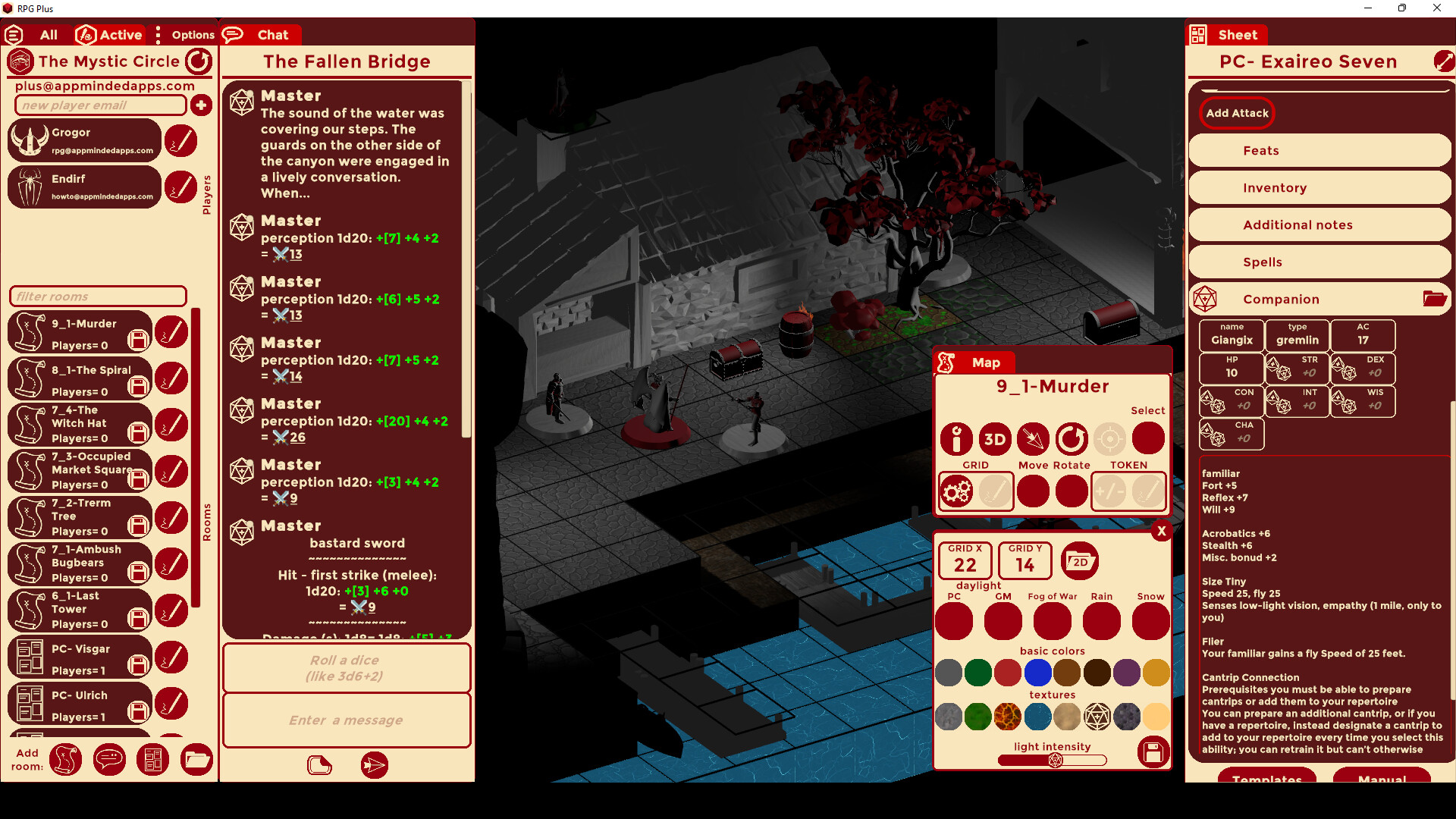Add a character sheet room via sheet icon
This screenshot has height=819, width=1456.
153,759
